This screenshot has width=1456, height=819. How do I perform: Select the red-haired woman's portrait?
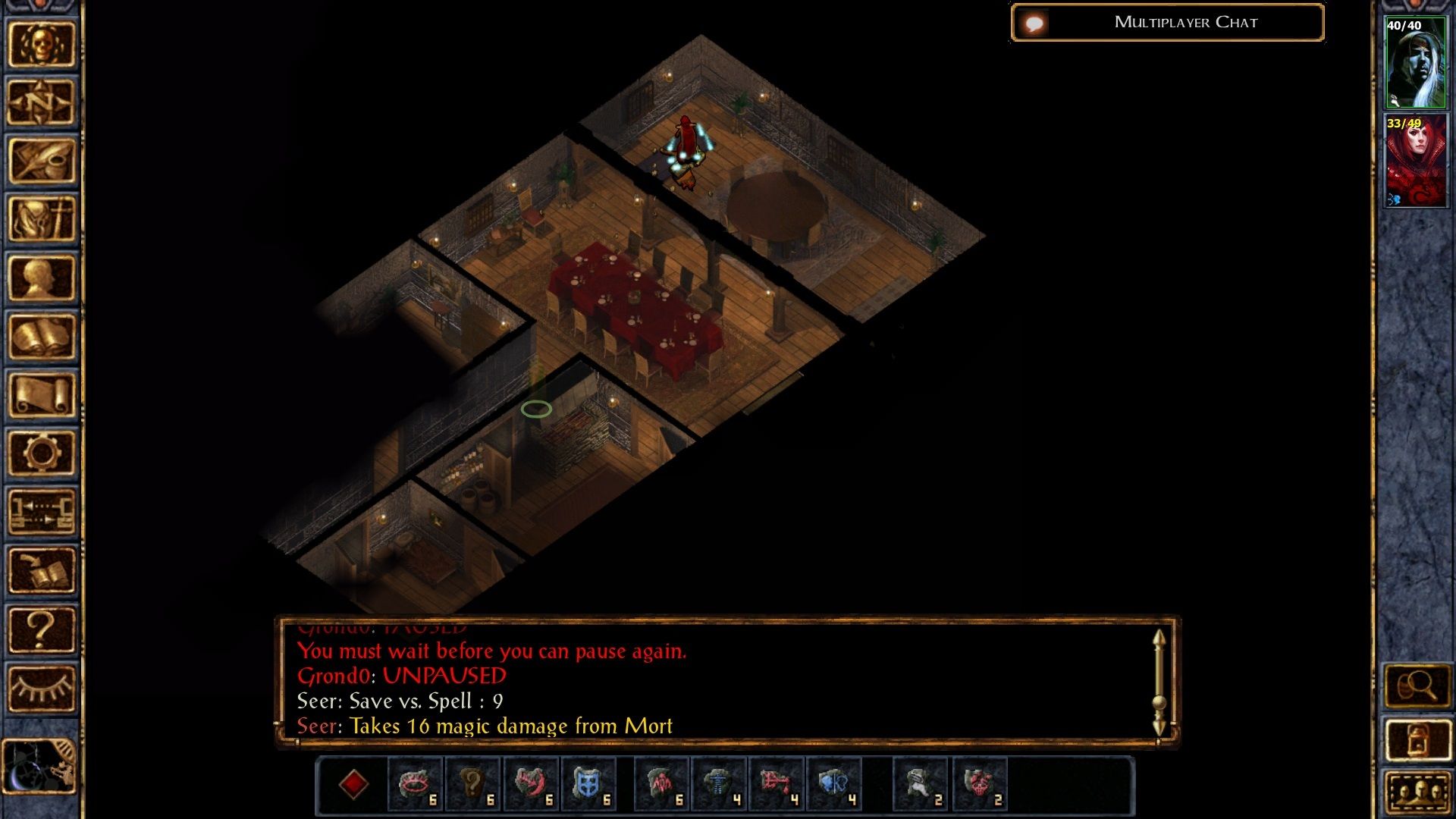(x=1415, y=161)
